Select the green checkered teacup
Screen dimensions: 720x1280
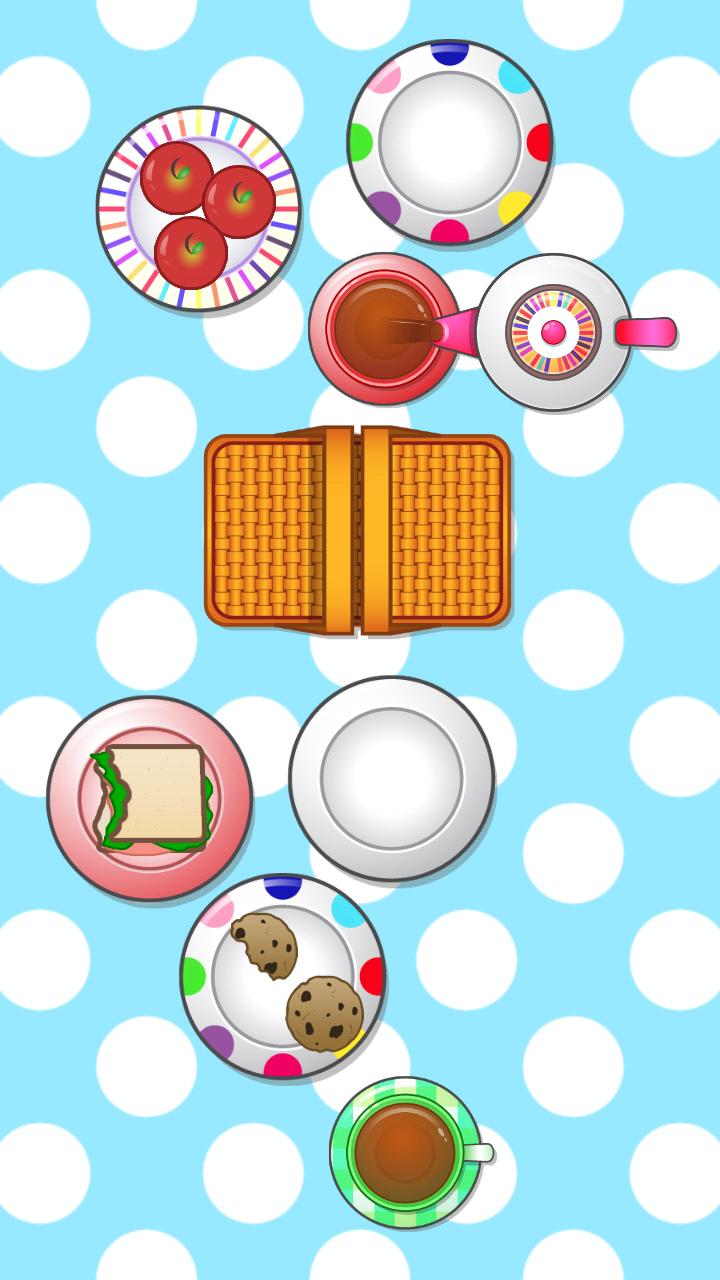(405, 1152)
